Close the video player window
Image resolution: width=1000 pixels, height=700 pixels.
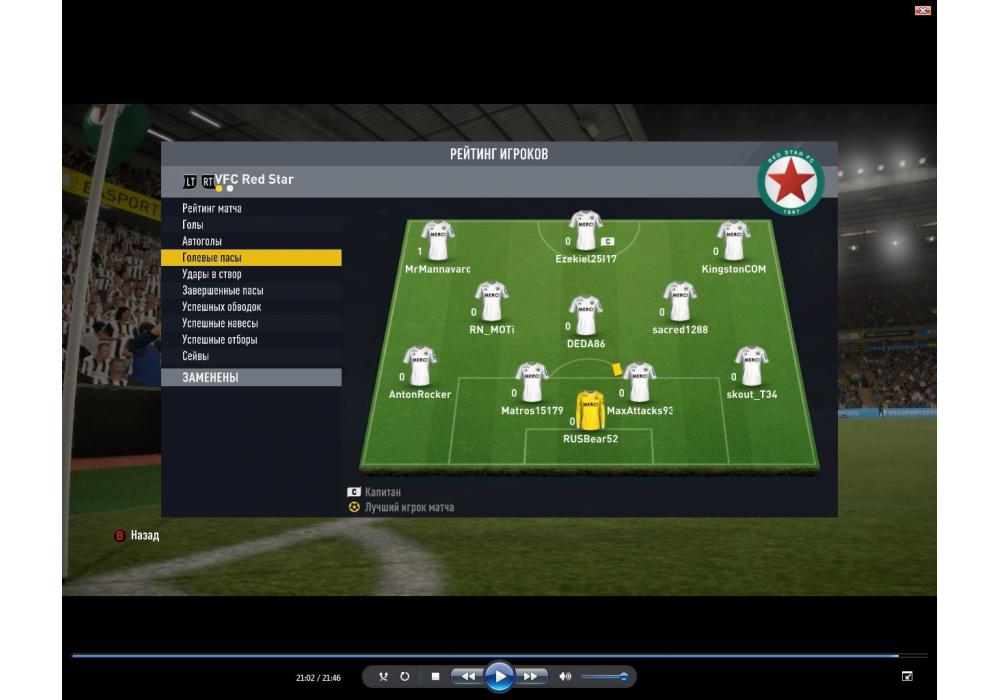pos(923,10)
